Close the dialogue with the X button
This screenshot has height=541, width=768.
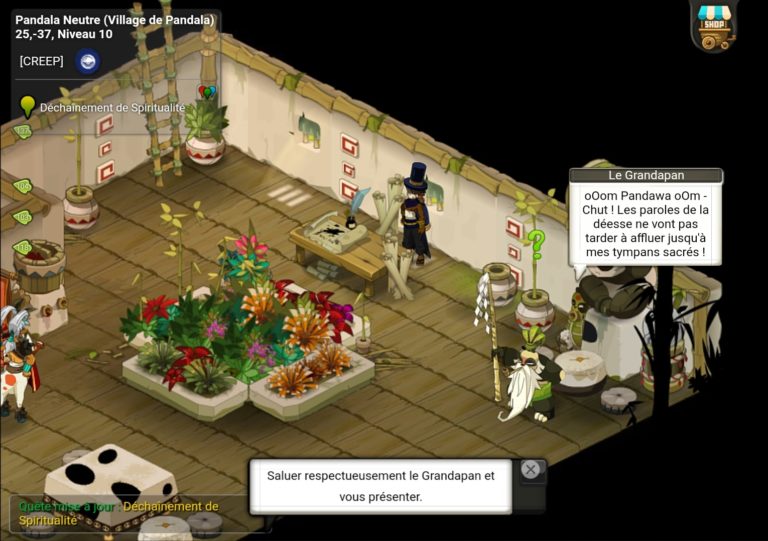tap(531, 469)
